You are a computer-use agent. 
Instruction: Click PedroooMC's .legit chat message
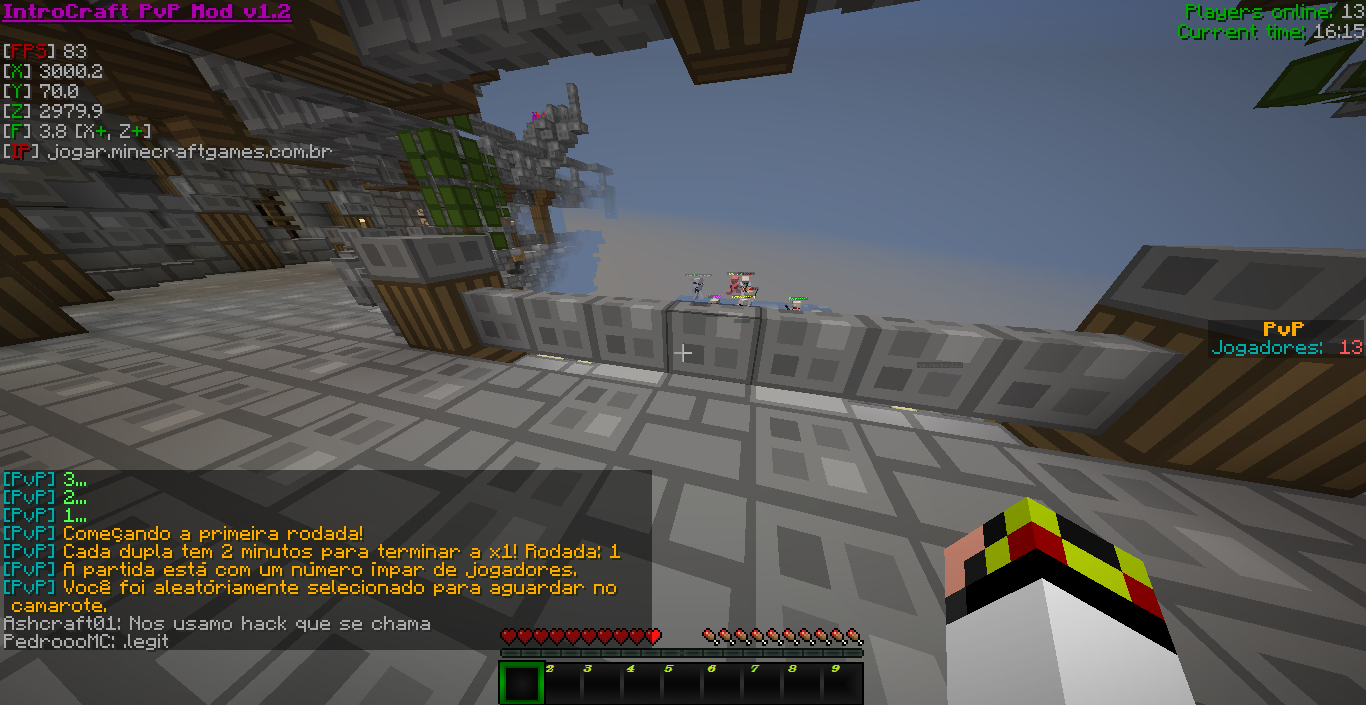click(x=86, y=641)
